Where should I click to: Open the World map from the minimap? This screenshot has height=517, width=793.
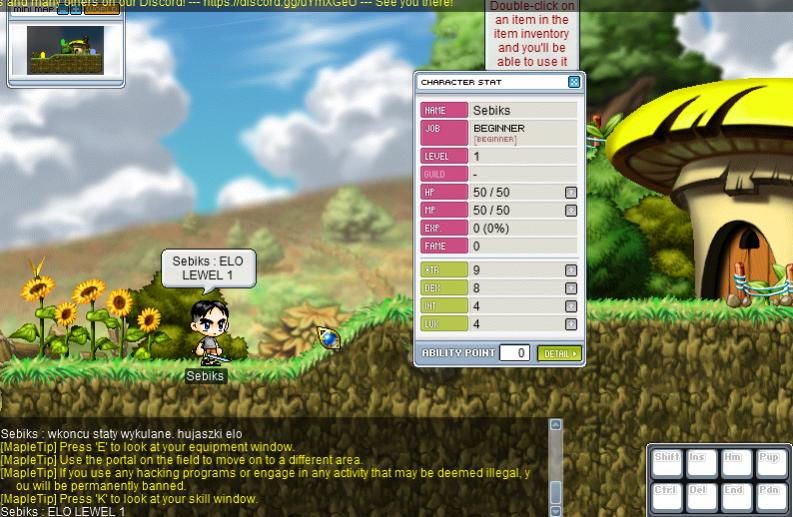point(101,10)
